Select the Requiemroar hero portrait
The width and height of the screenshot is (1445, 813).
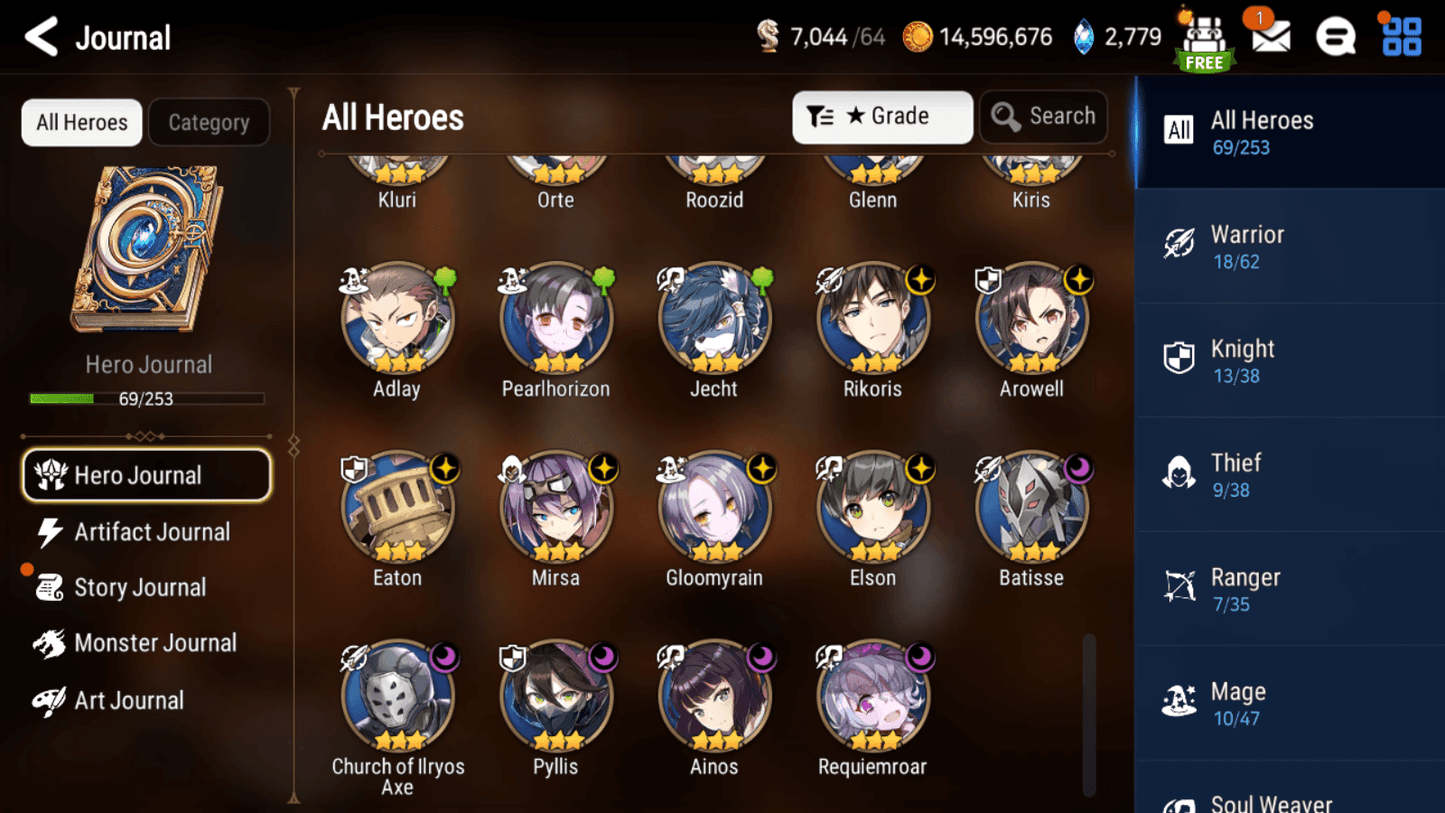pyautogui.click(x=873, y=698)
